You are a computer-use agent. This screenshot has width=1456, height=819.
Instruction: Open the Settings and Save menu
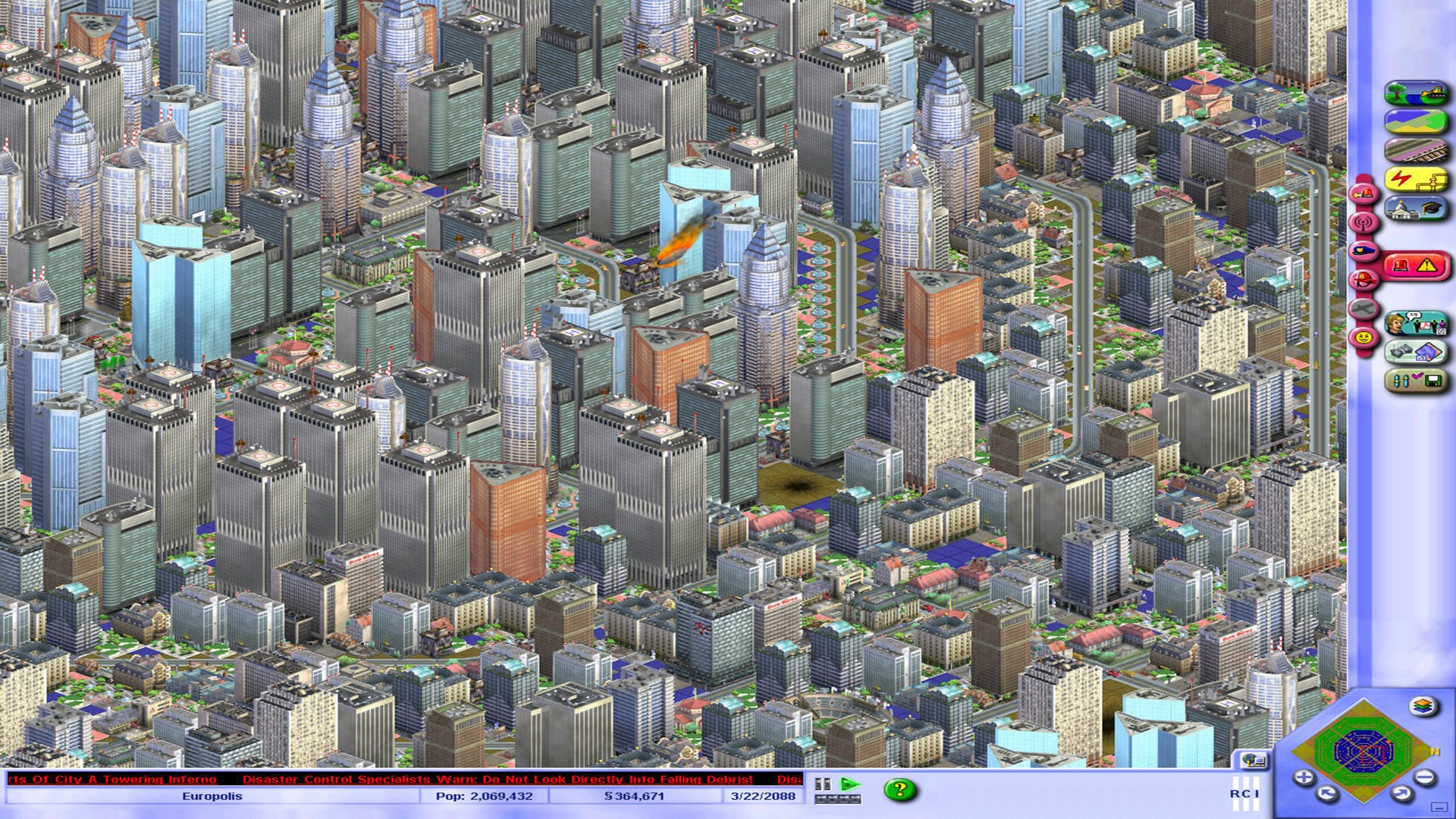(x=1417, y=378)
